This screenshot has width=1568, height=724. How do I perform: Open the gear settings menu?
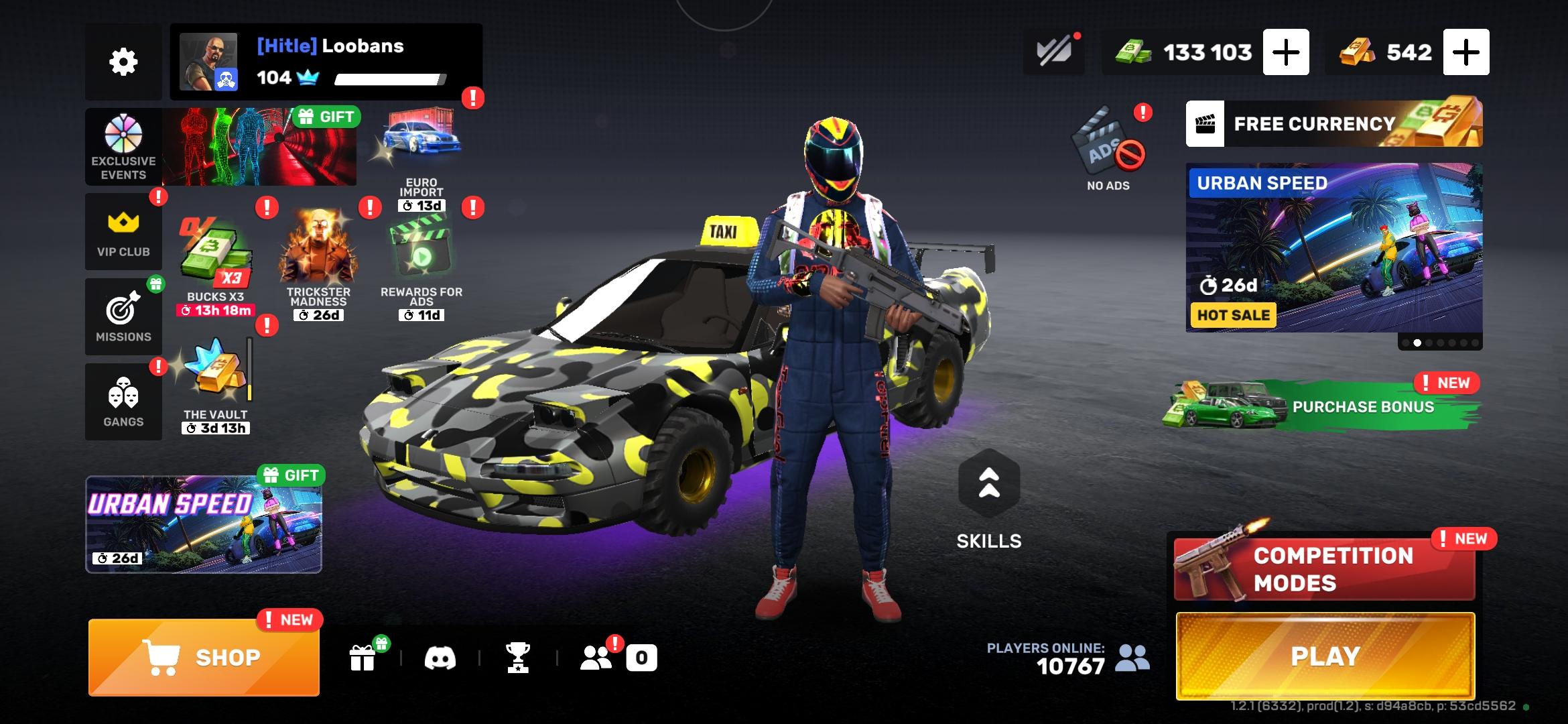123,62
